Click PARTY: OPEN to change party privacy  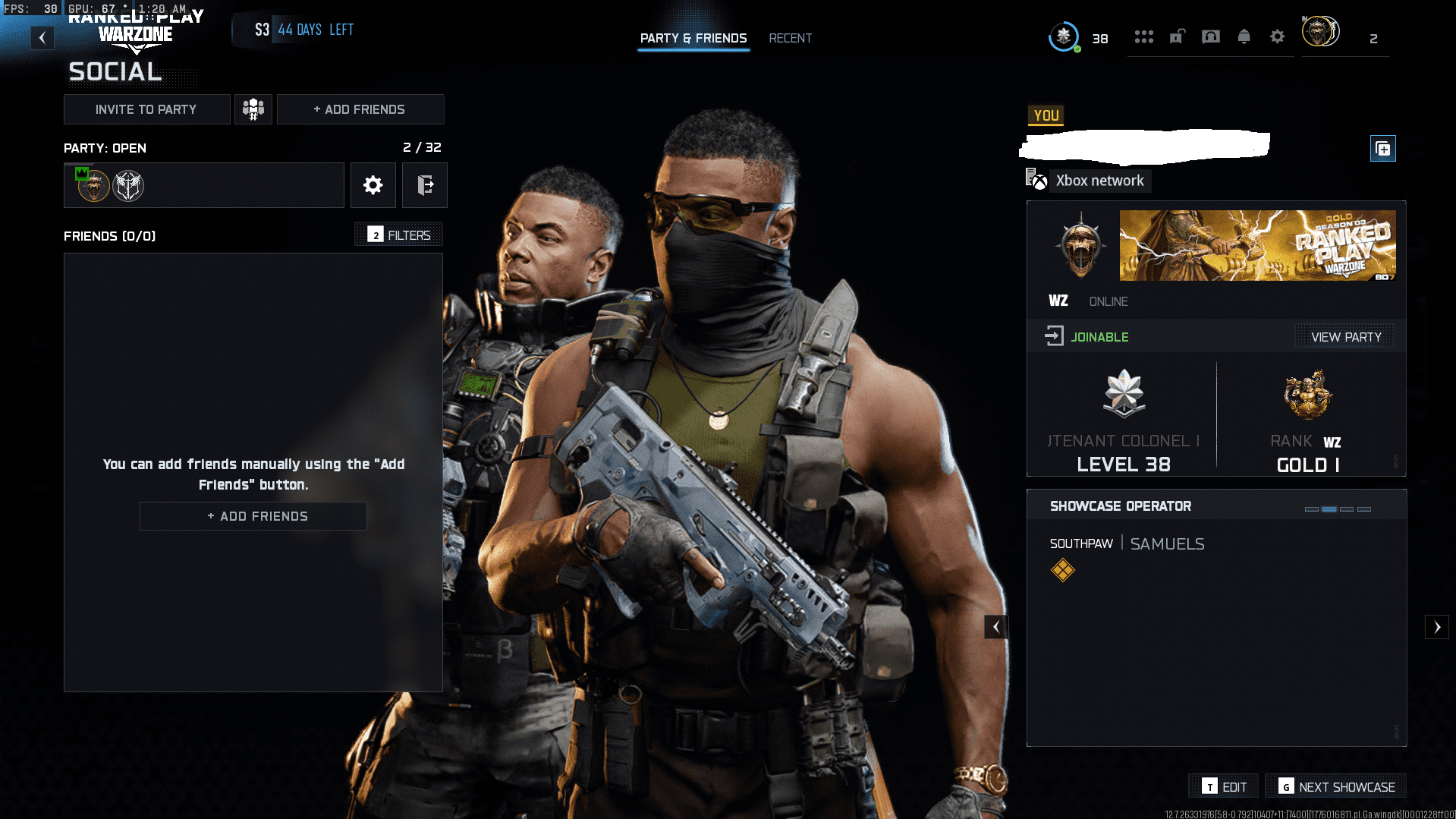point(104,148)
